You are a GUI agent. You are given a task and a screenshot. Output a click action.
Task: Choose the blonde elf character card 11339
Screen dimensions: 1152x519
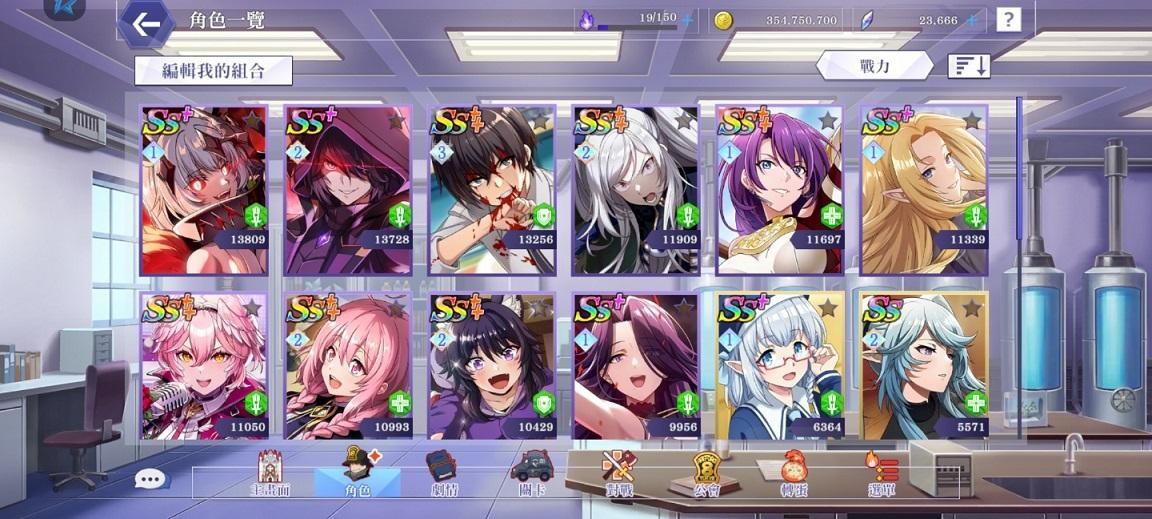924,190
